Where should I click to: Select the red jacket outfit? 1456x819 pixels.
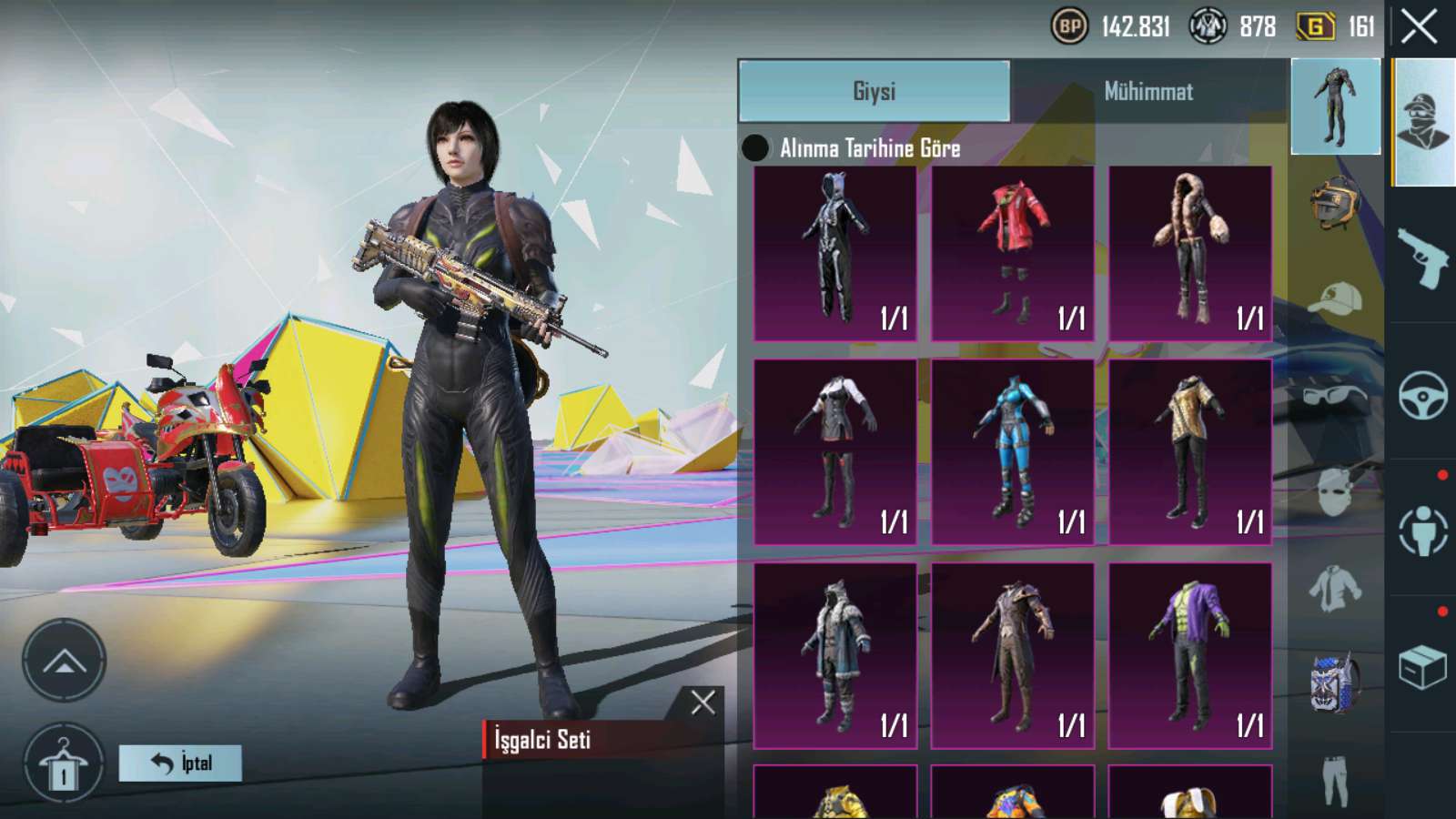[x=1012, y=253]
